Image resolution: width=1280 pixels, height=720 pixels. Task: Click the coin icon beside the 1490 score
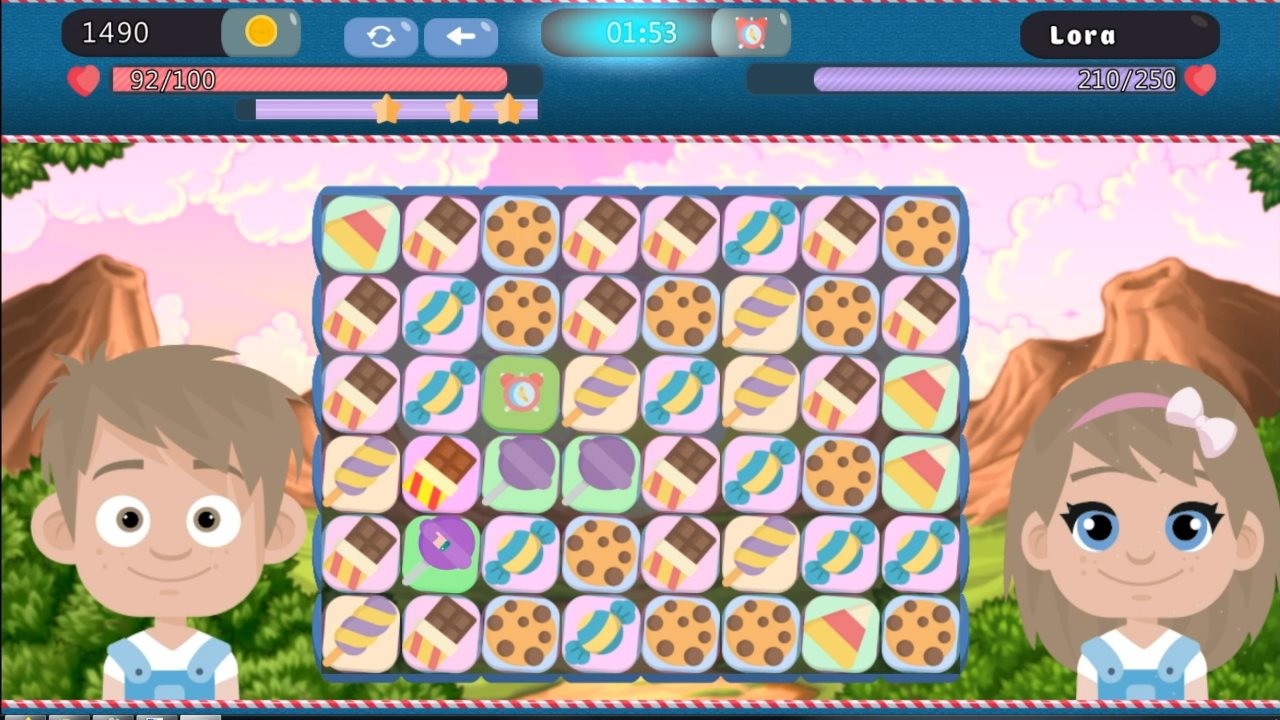tap(262, 33)
